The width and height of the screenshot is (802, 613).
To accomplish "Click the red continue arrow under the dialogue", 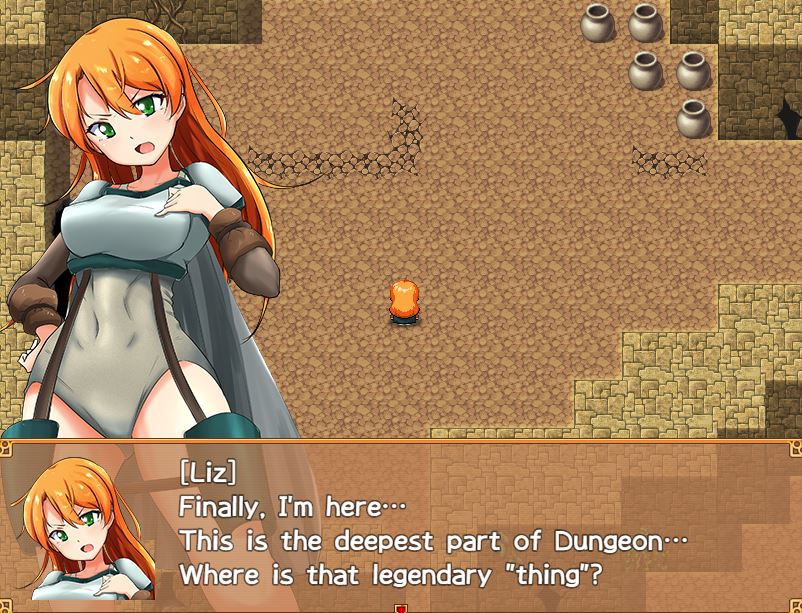I will [x=401, y=607].
